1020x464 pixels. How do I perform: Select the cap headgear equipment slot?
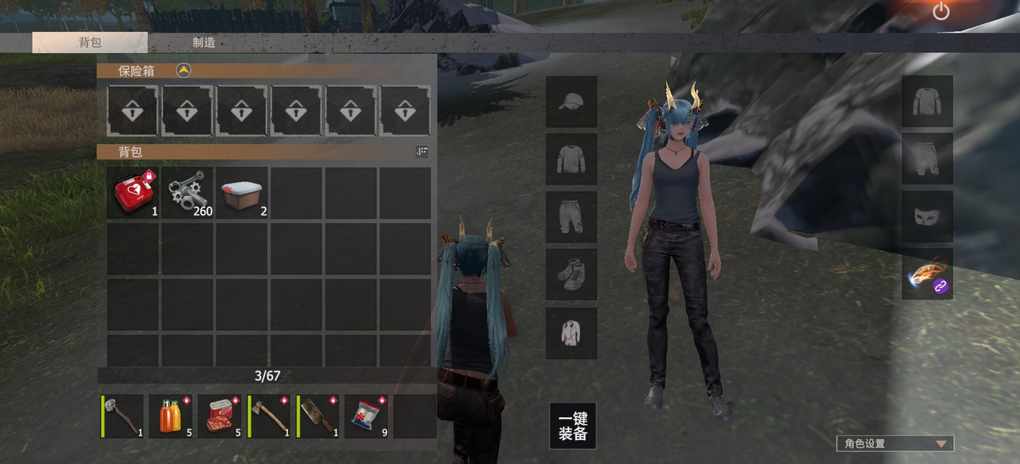click(571, 102)
